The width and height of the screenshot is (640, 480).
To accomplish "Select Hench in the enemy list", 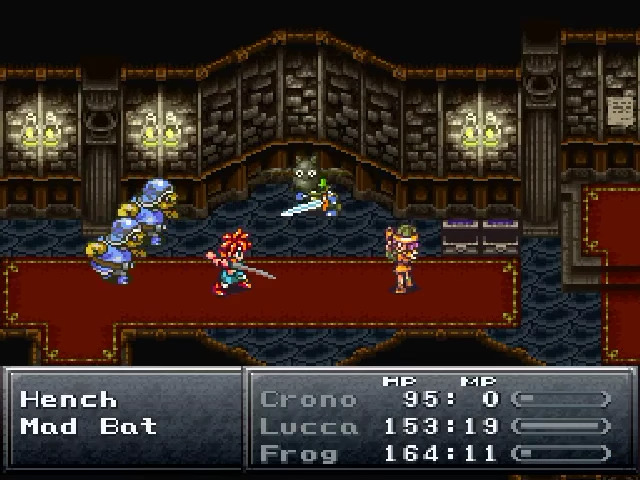I will pyautogui.click(x=68, y=400).
